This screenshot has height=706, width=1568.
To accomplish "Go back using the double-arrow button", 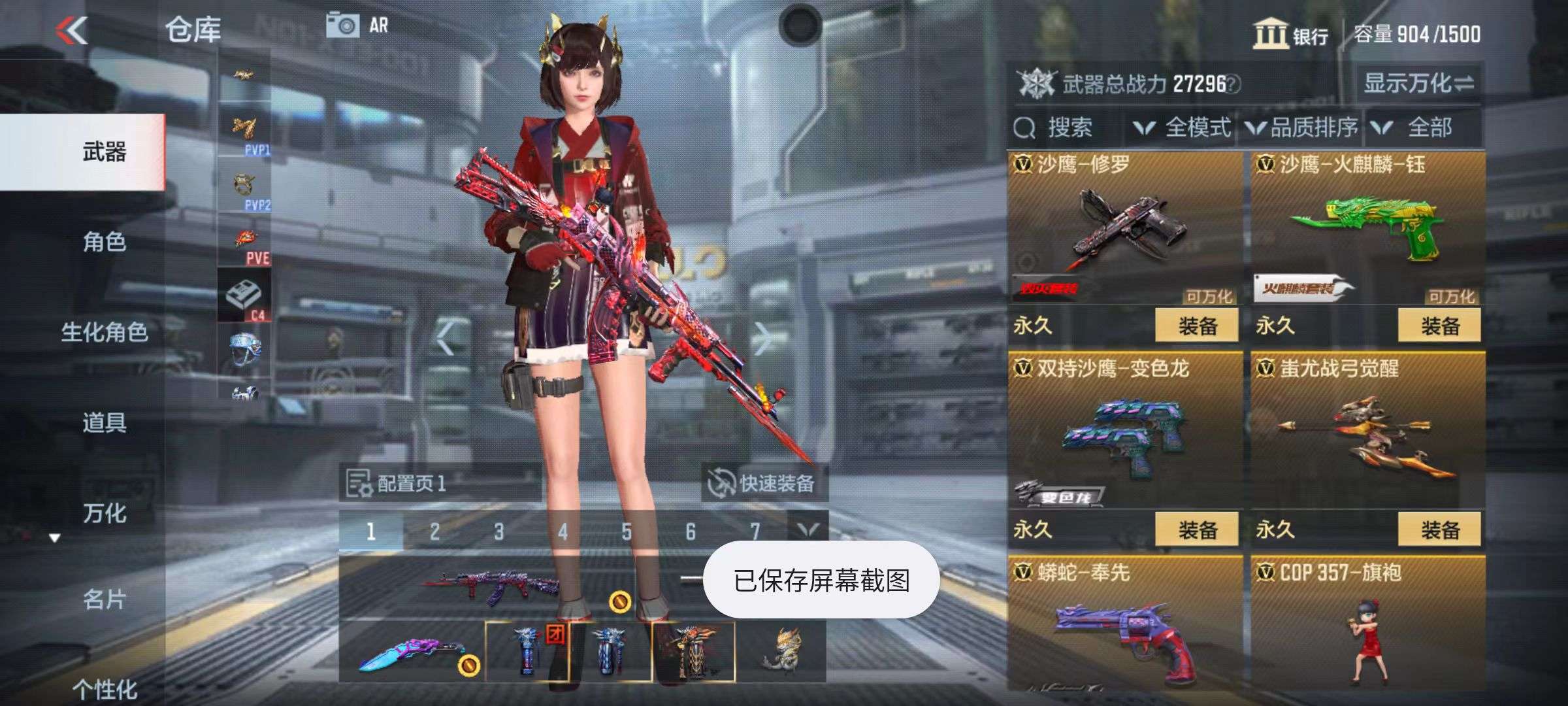I will click(72, 30).
